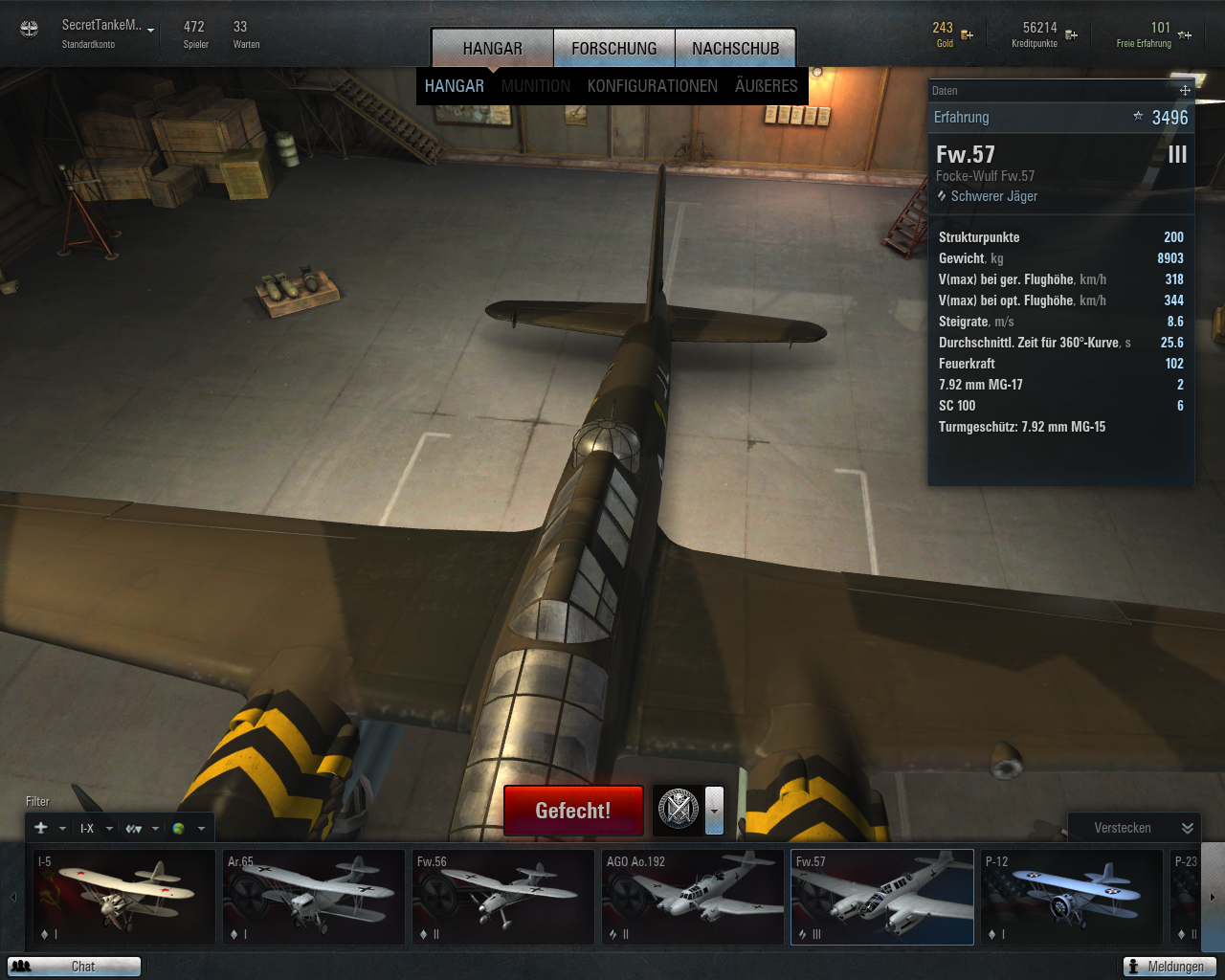Select the AGO Ao.192 aircraft

(693, 897)
